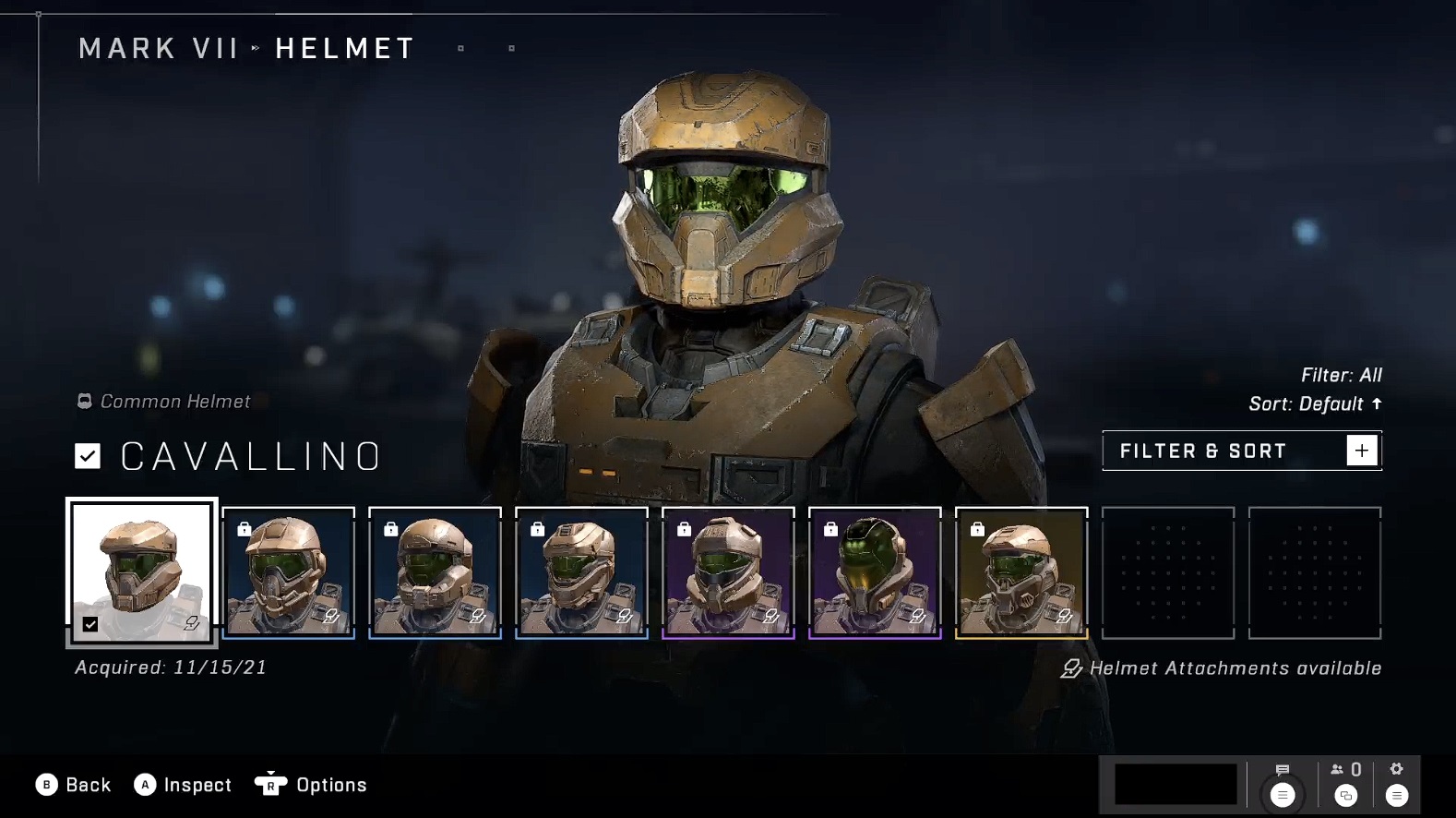This screenshot has width=1456, height=818.
Task: Open settings via the gear icon
Action: pyautogui.click(x=1397, y=783)
